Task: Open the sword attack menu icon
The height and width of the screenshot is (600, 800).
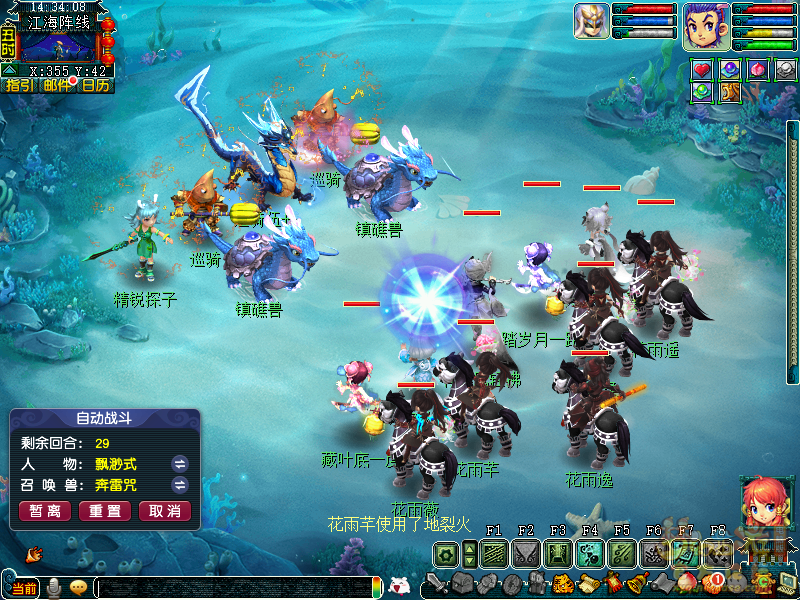Action: (436, 583)
